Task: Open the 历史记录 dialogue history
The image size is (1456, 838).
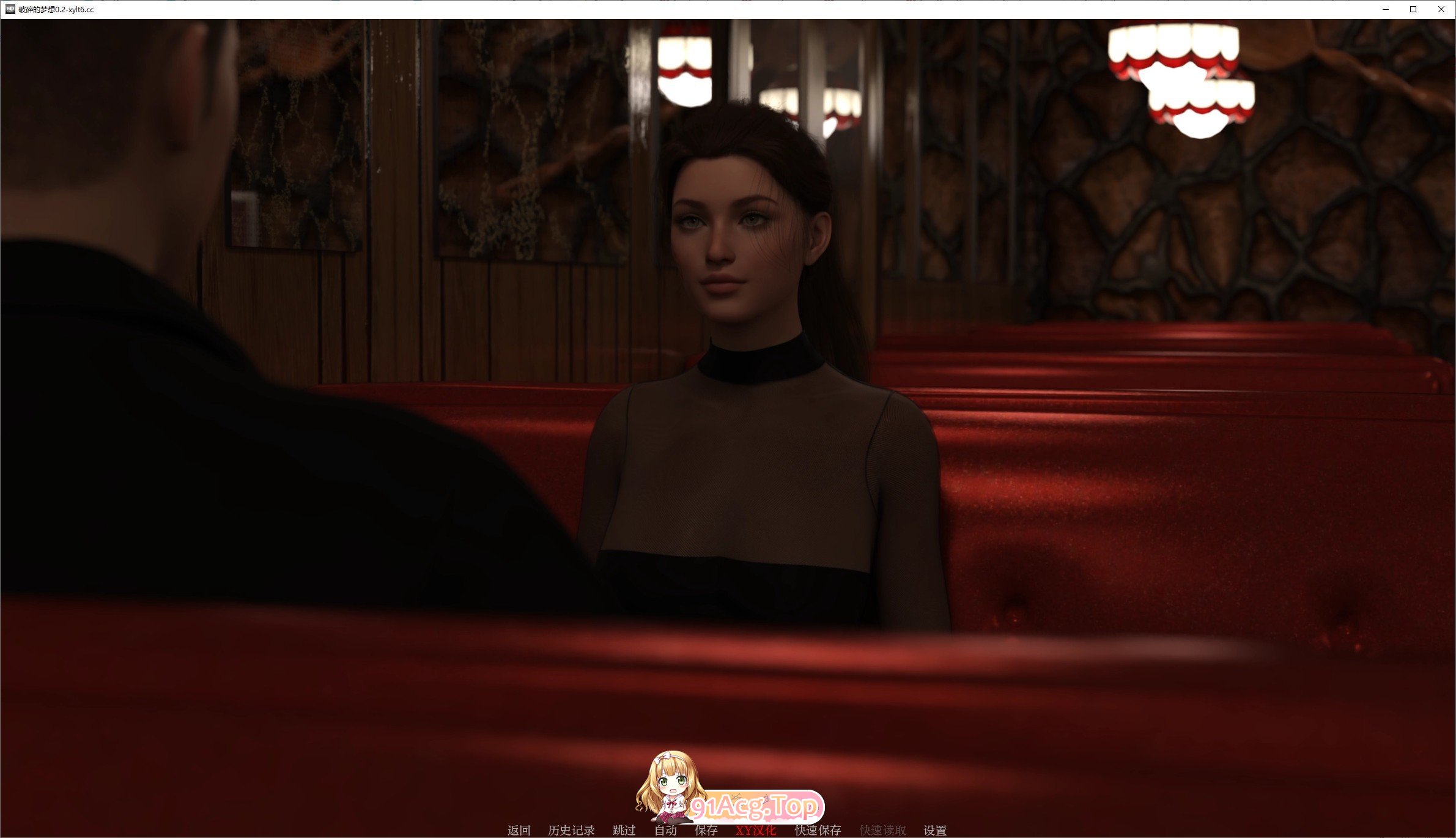Action: tap(572, 830)
